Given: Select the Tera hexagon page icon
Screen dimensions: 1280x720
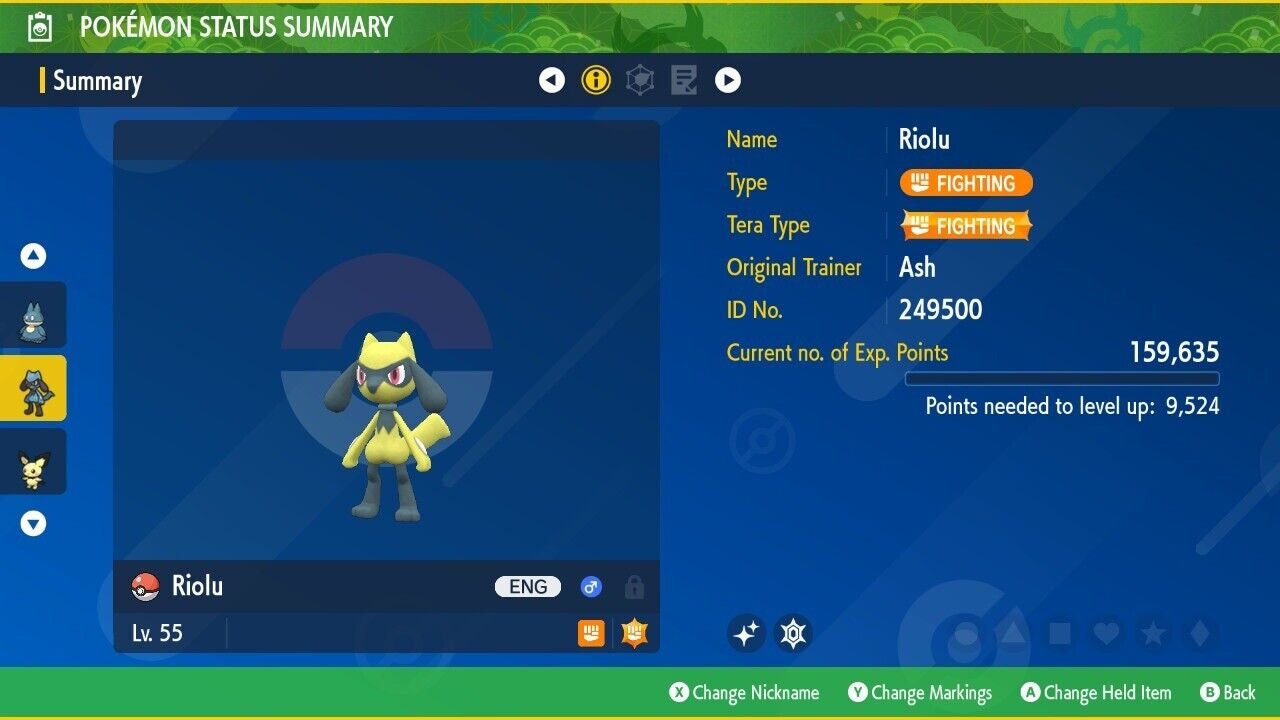Looking at the screenshot, I should click(x=639, y=79).
